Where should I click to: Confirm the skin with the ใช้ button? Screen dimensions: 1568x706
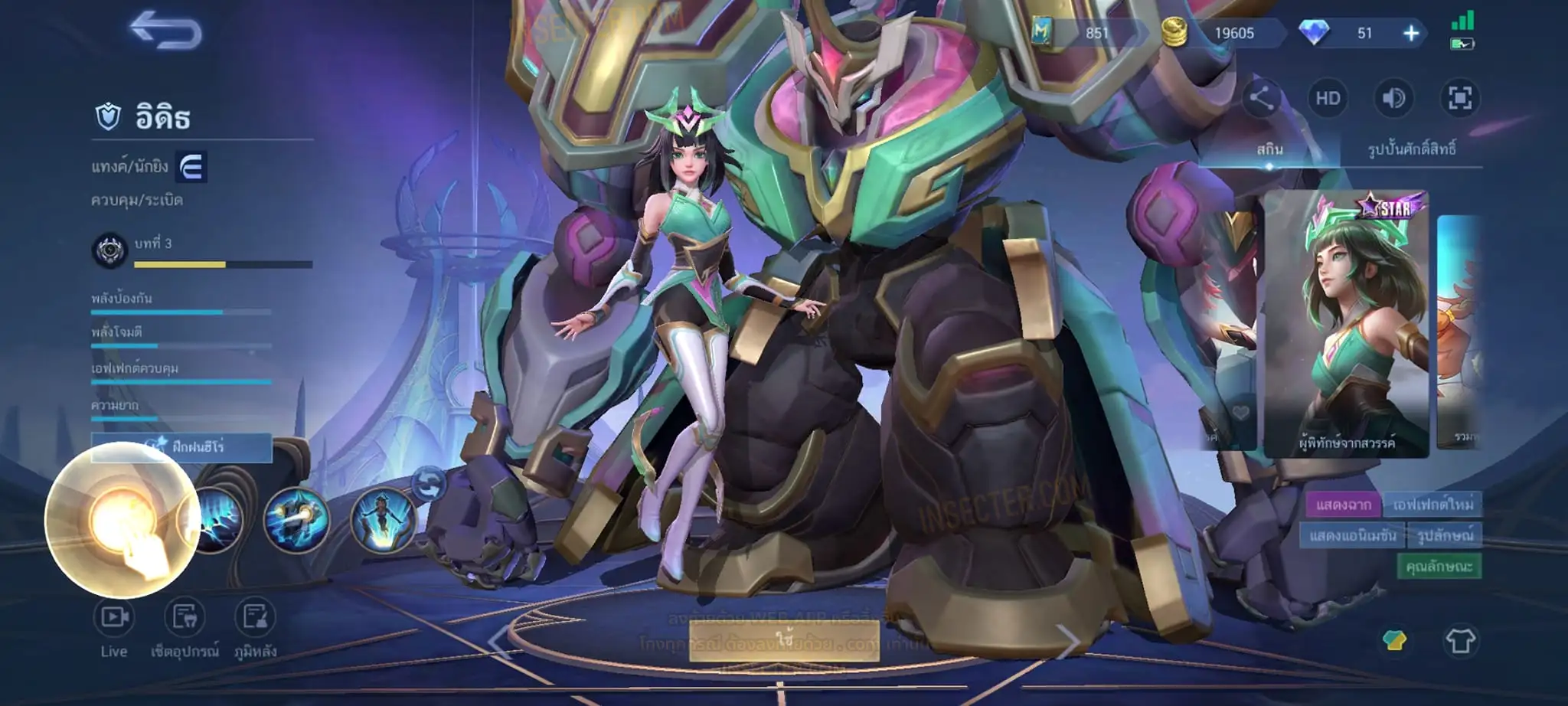click(784, 639)
